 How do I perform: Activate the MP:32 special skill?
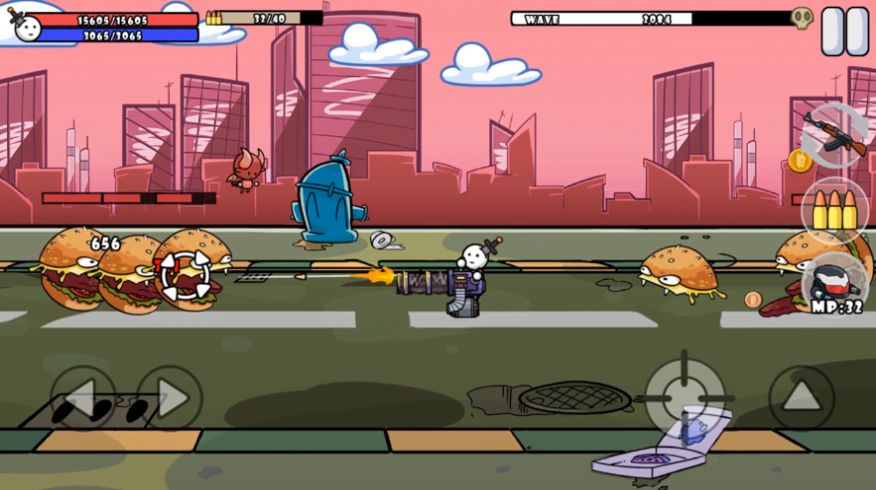click(x=834, y=284)
